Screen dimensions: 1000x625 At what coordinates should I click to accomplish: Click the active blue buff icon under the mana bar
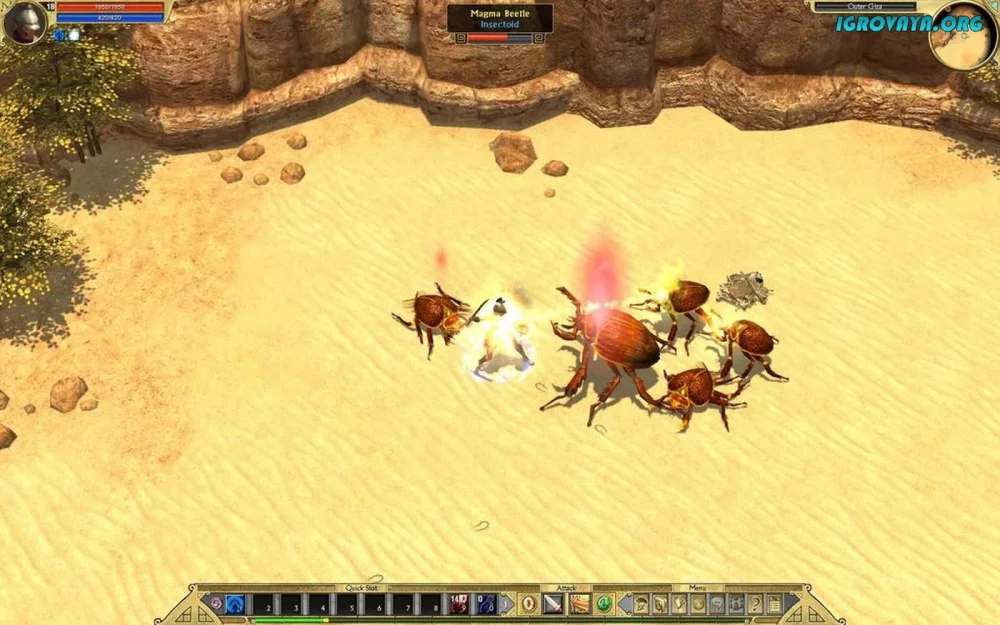pyautogui.click(x=59, y=35)
